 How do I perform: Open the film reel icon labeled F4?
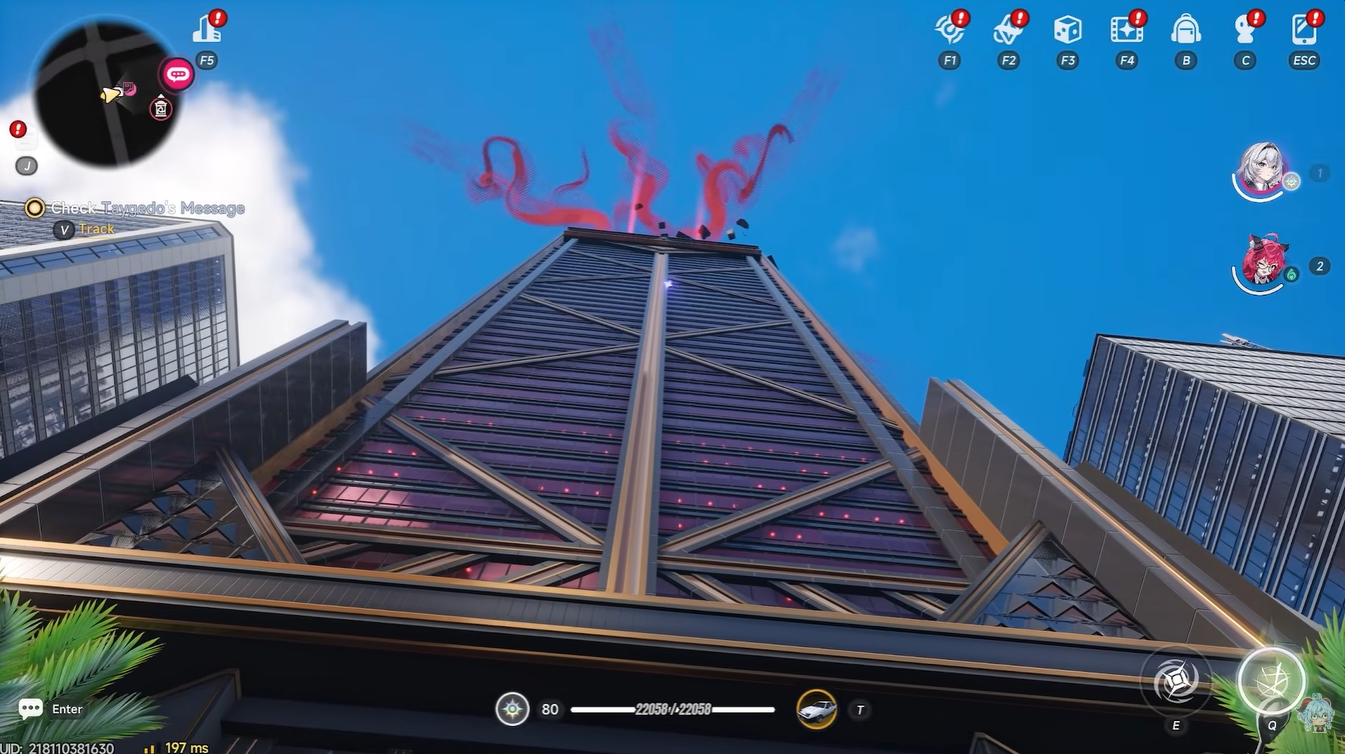[x=1125, y=30]
